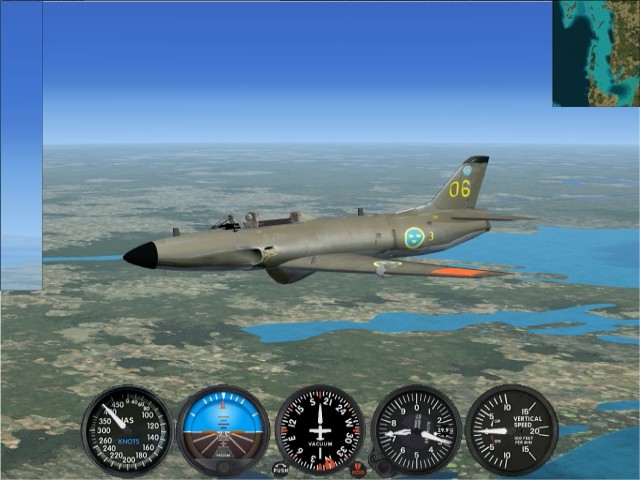The height and width of the screenshot is (480, 640).
Task: Open the overhead map in the corner
Action: 596,53
